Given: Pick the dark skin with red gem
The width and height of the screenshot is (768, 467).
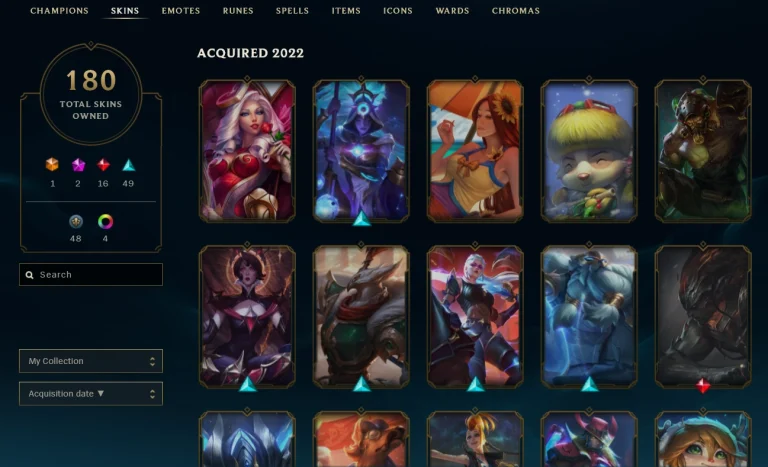Looking at the screenshot, I should (702, 317).
